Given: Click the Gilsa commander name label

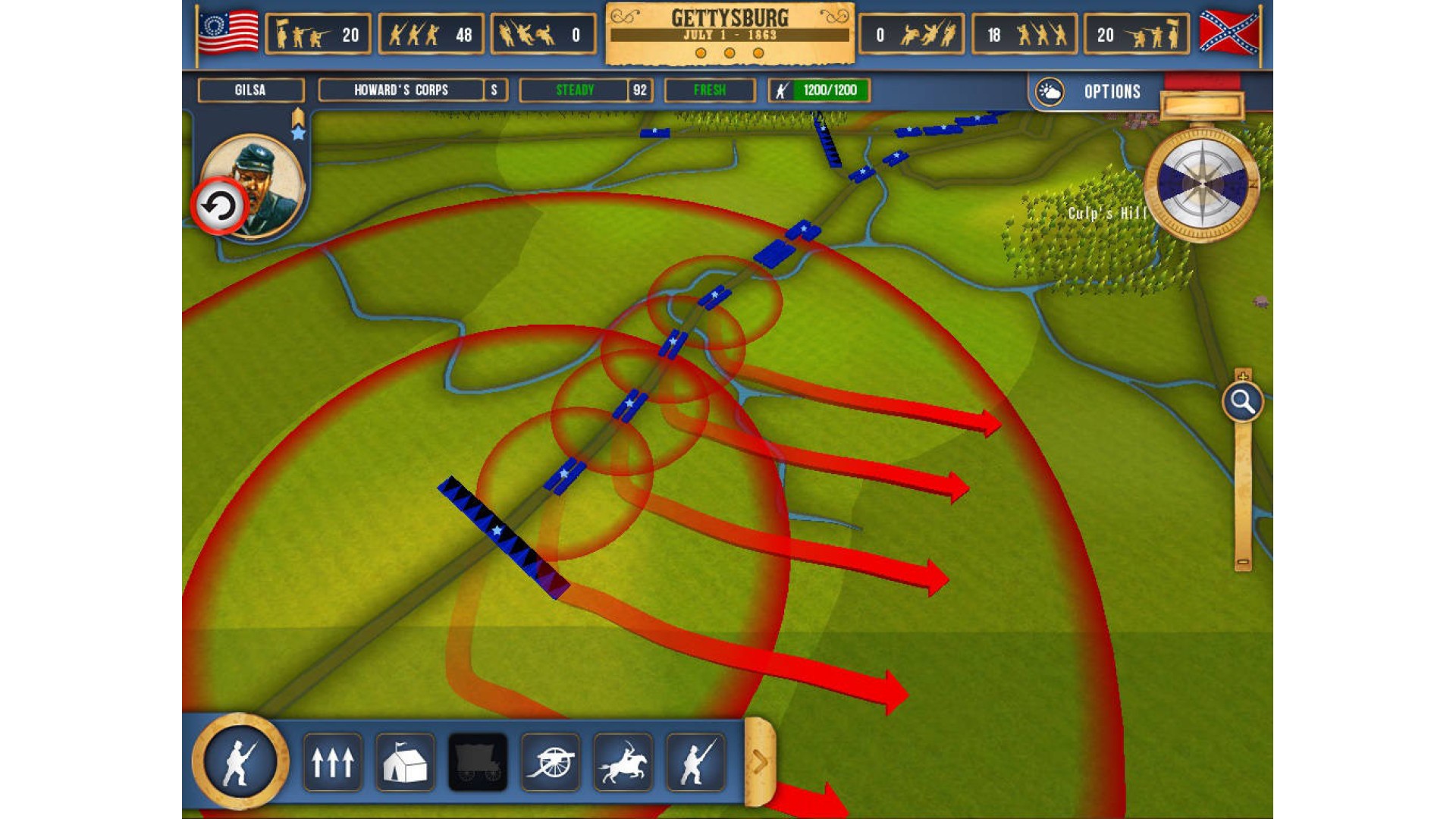Looking at the screenshot, I should click(x=250, y=90).
